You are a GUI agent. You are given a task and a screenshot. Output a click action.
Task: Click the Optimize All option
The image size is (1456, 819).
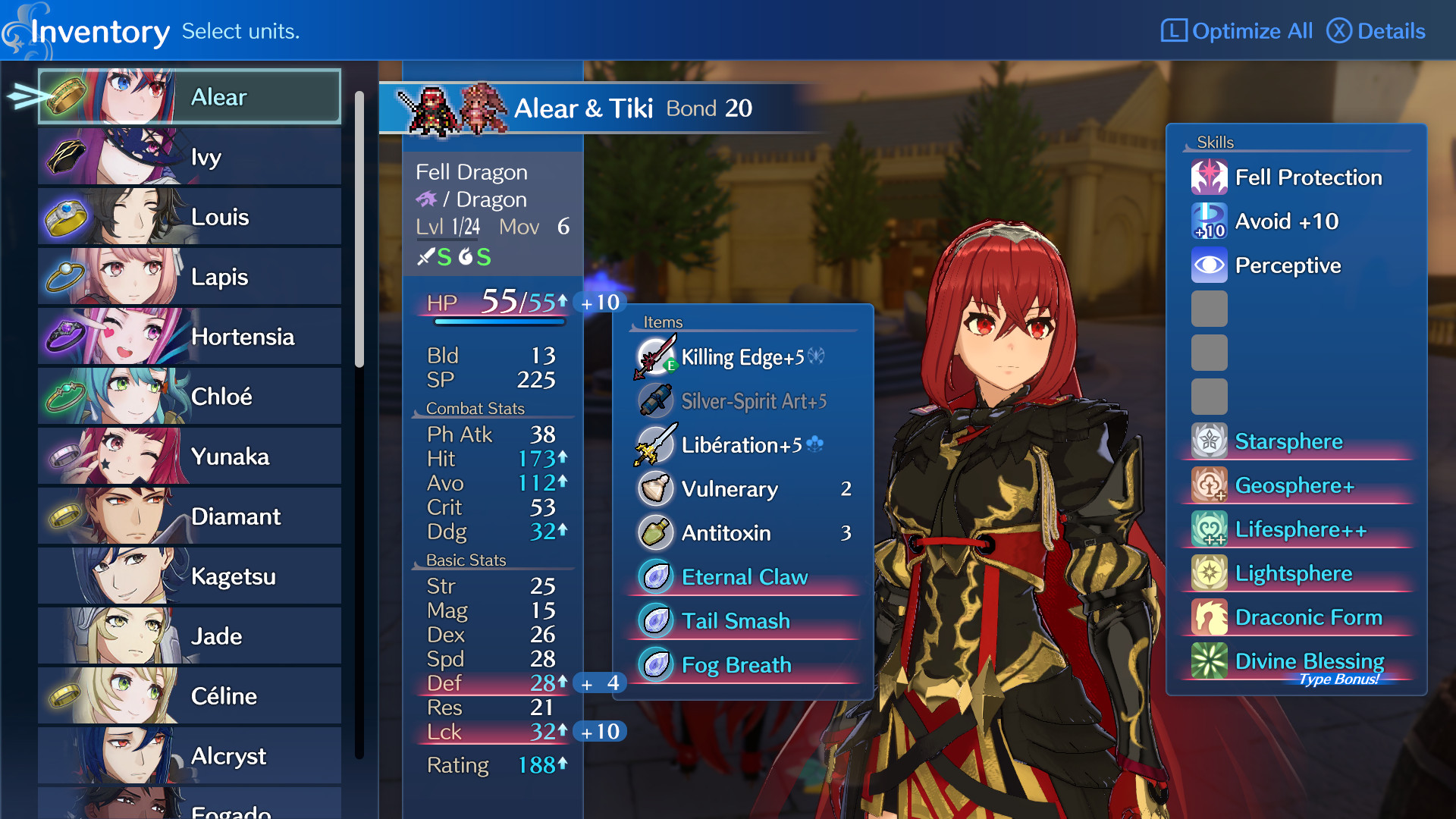pyautogui.click(x=1237, y=31)
